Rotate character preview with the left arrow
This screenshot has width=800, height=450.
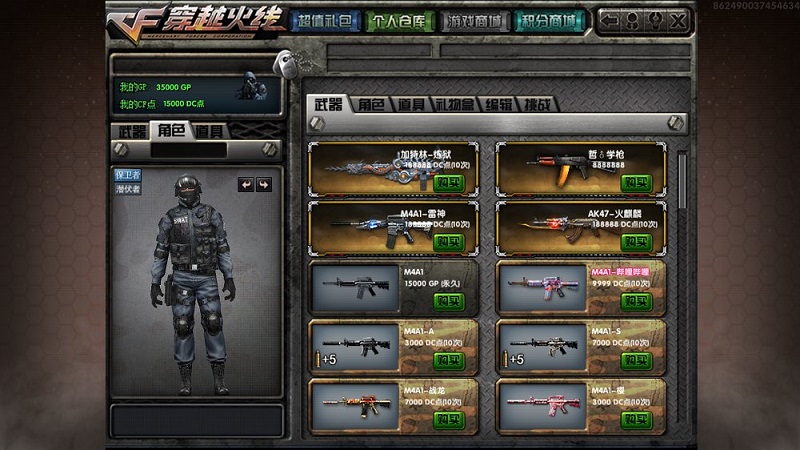point(245,185)
